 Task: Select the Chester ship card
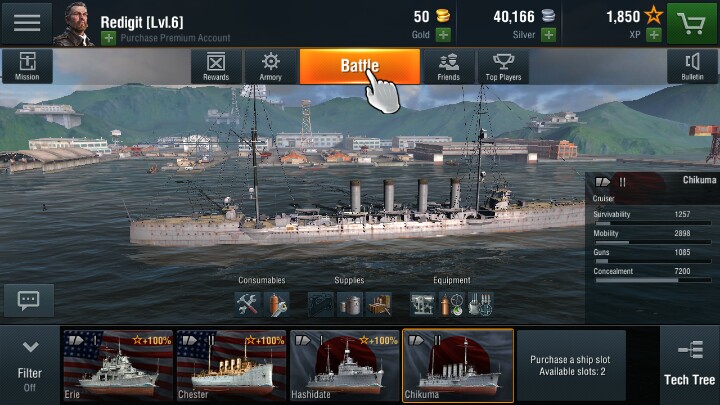coord(231,366)
